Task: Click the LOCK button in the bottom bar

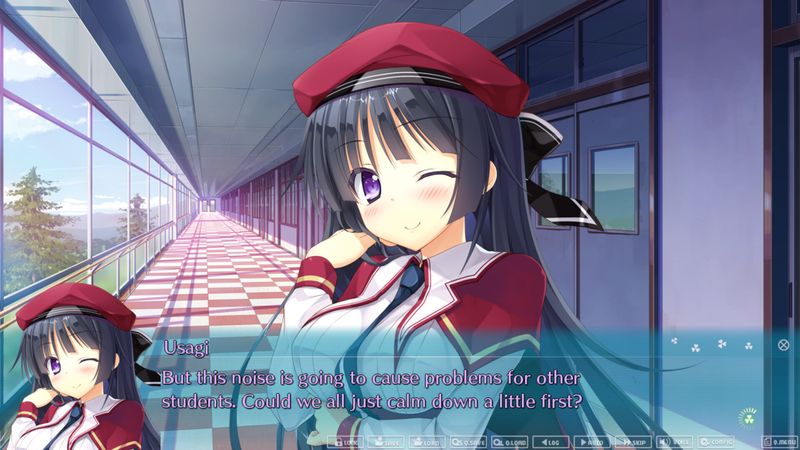Action: point(346,441)
